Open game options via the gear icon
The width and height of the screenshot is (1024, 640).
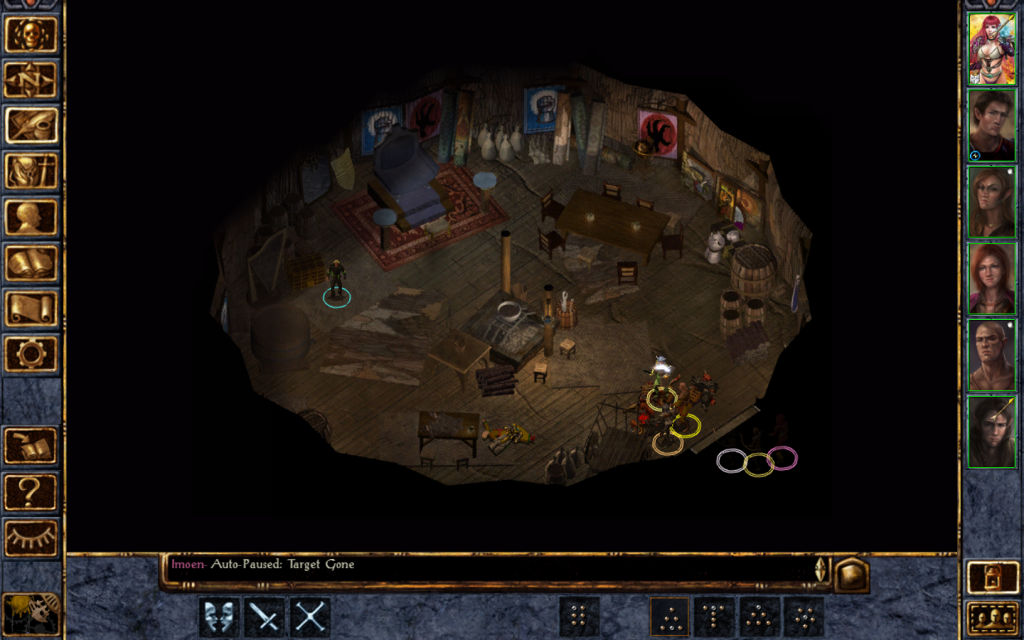[31, 354]
